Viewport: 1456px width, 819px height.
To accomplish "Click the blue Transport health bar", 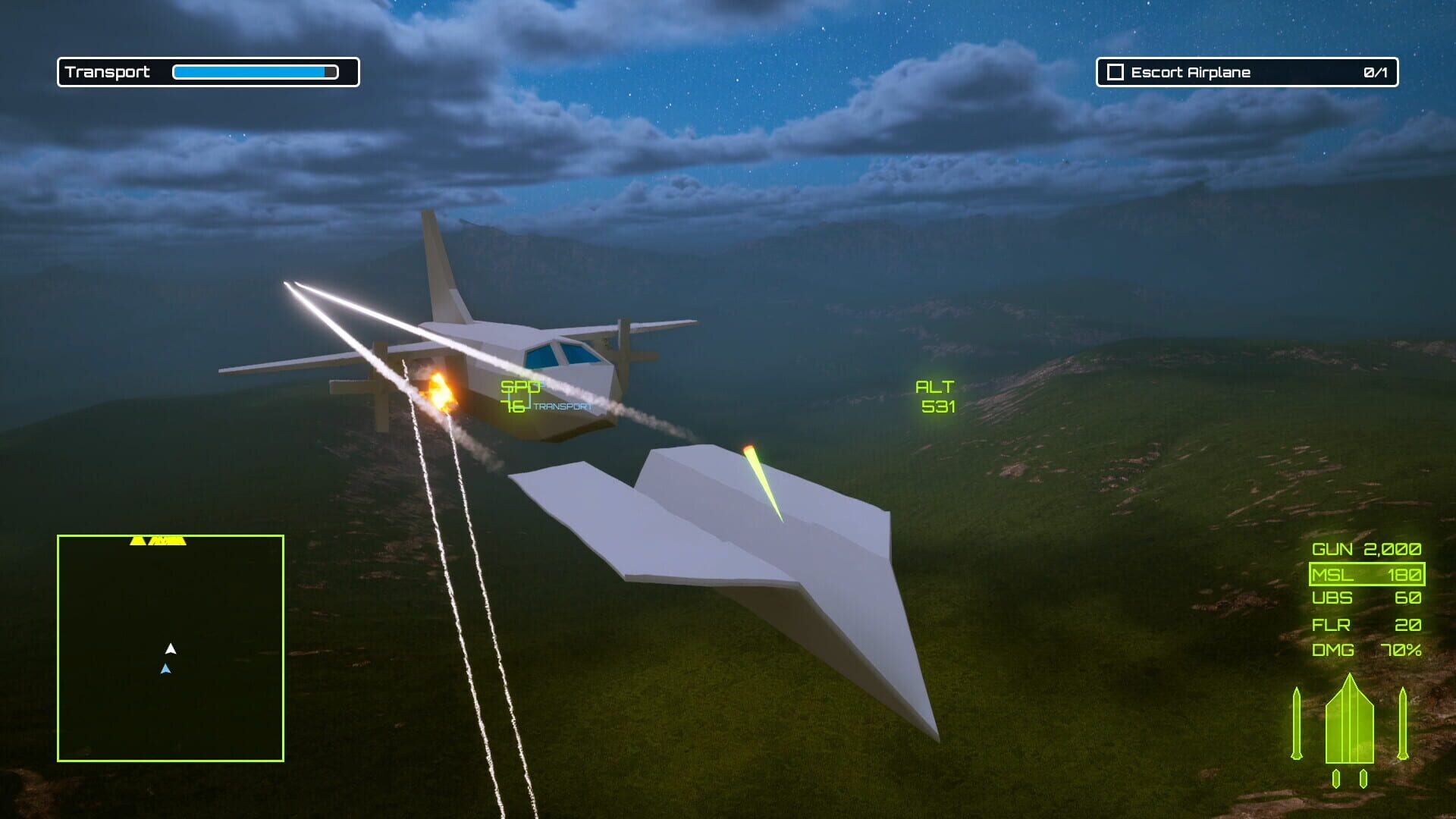I will pos(254,71).
